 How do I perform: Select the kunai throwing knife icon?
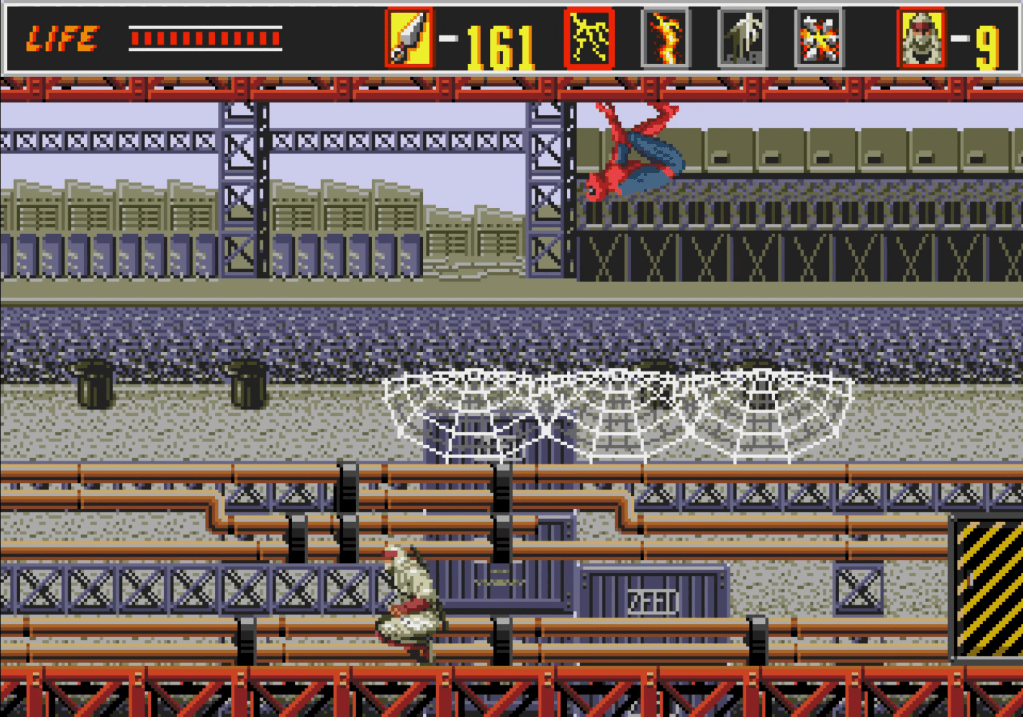pos(409,39)
